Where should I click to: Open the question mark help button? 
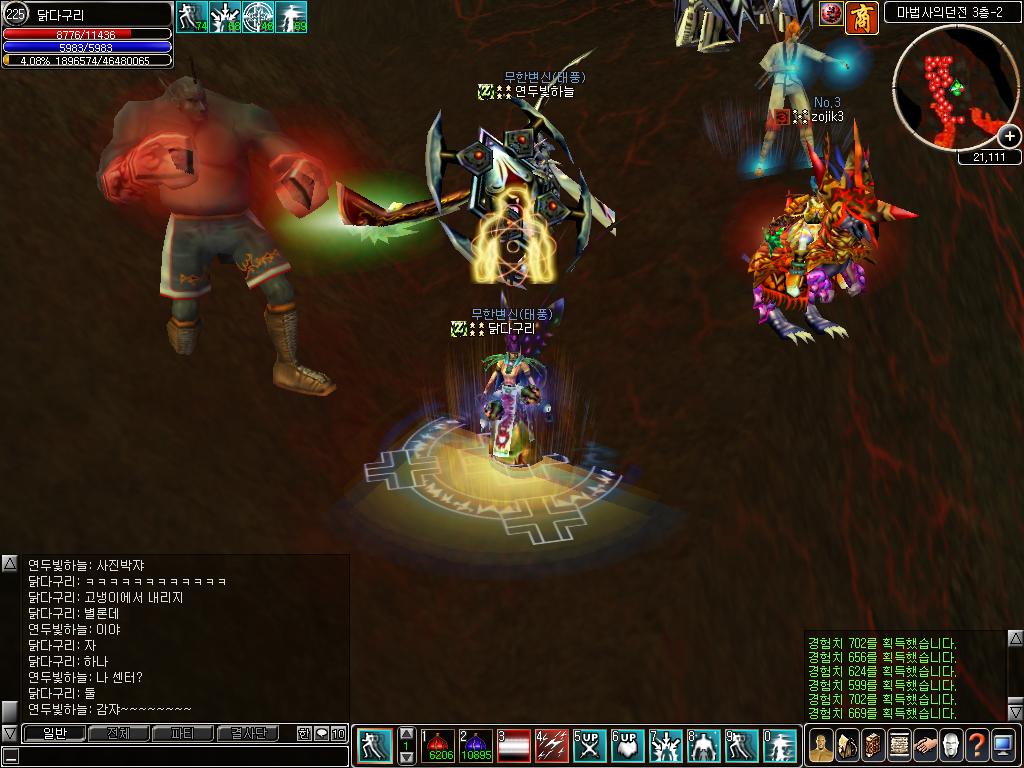977,746
